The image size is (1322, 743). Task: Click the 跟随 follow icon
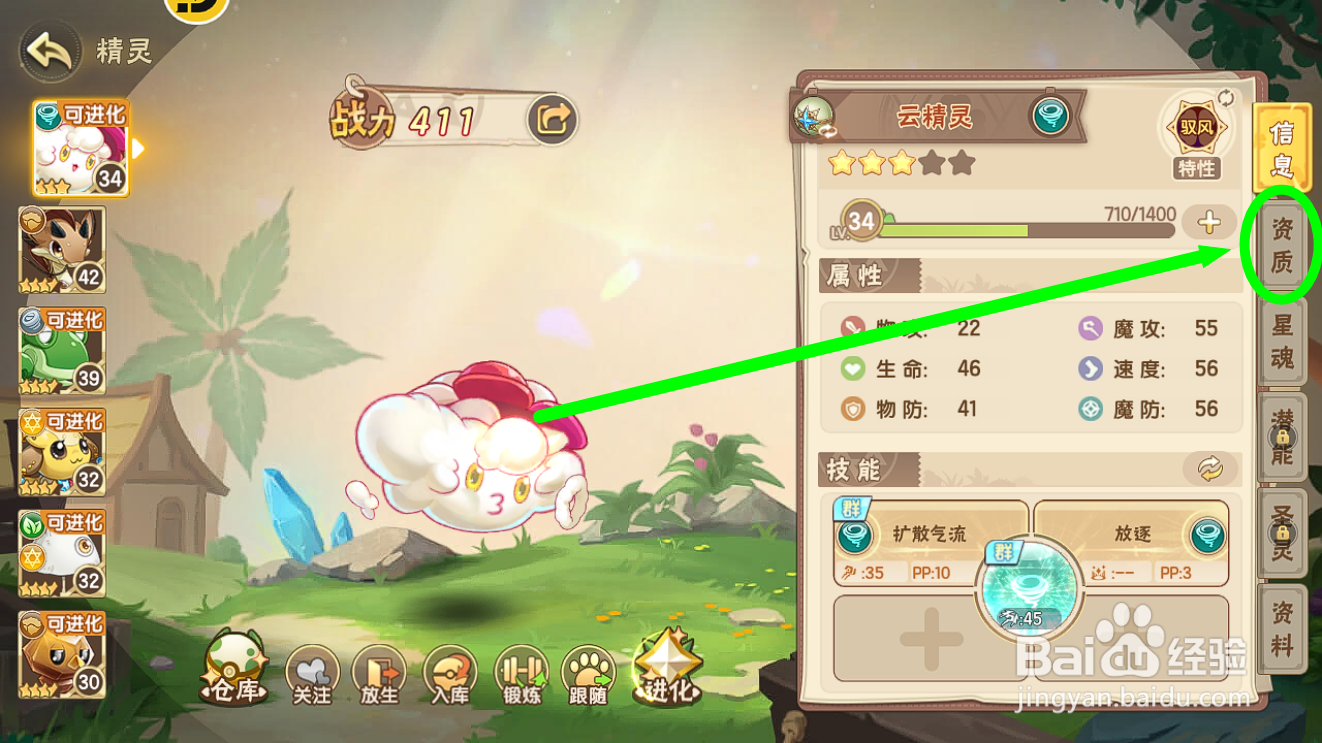[x=590, y=672]
